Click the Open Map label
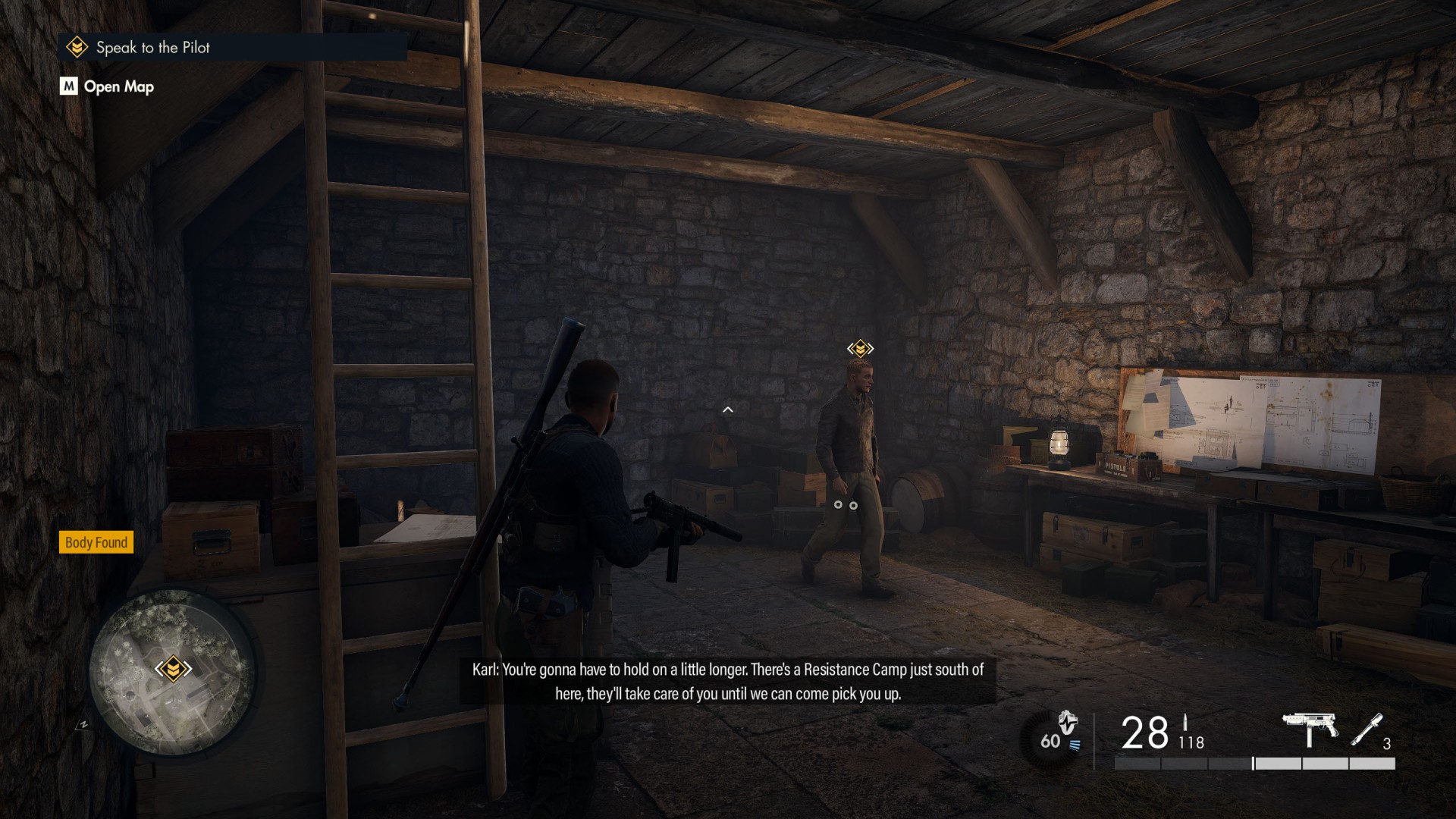Screen dimensions: 1456x819 tap(118, 86)
